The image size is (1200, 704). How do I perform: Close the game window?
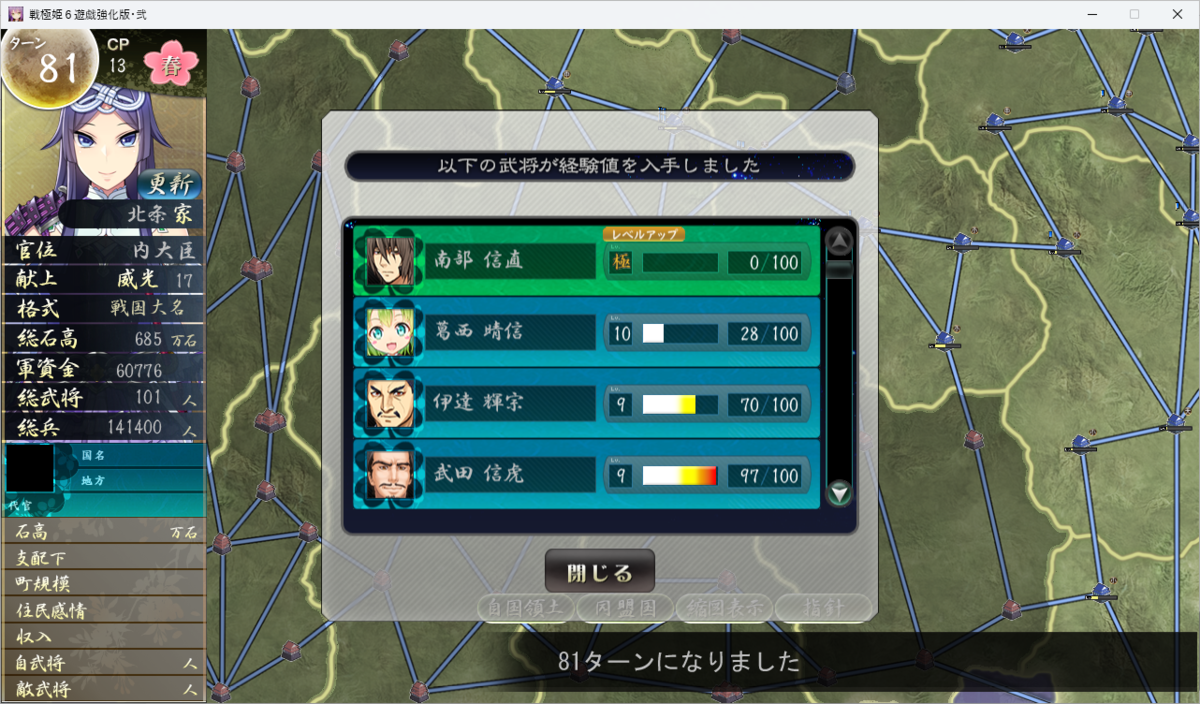pos(1179,14)
